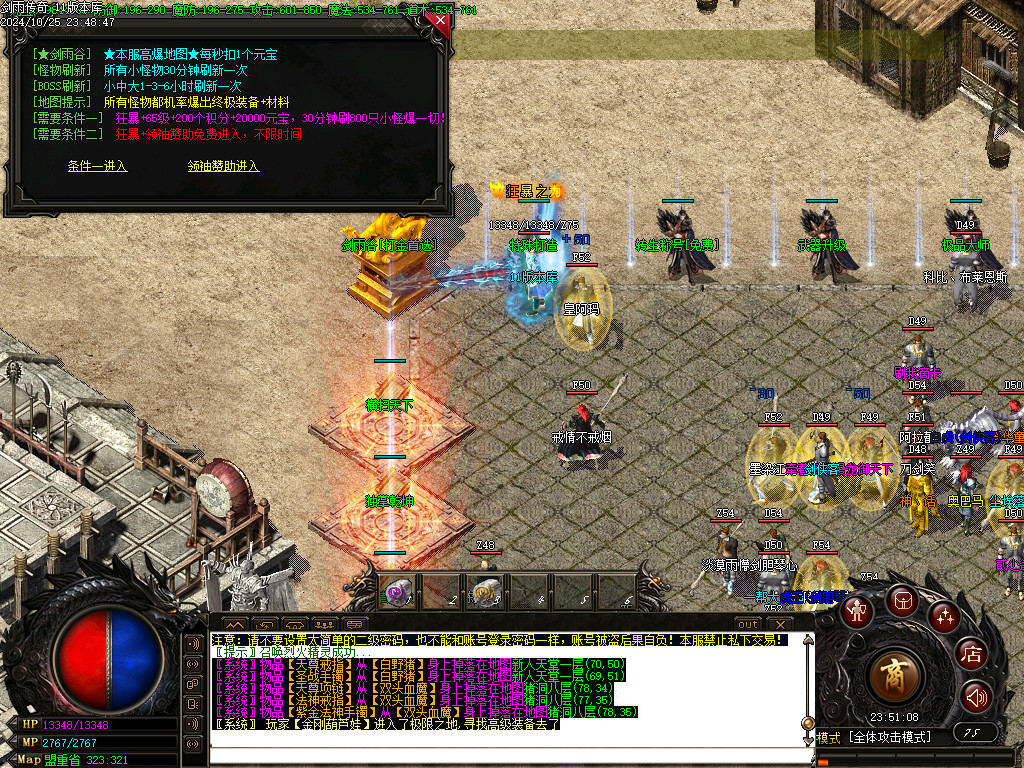
Task: Close the 剑雨谷 info dialog
Action: click(440, 20)
